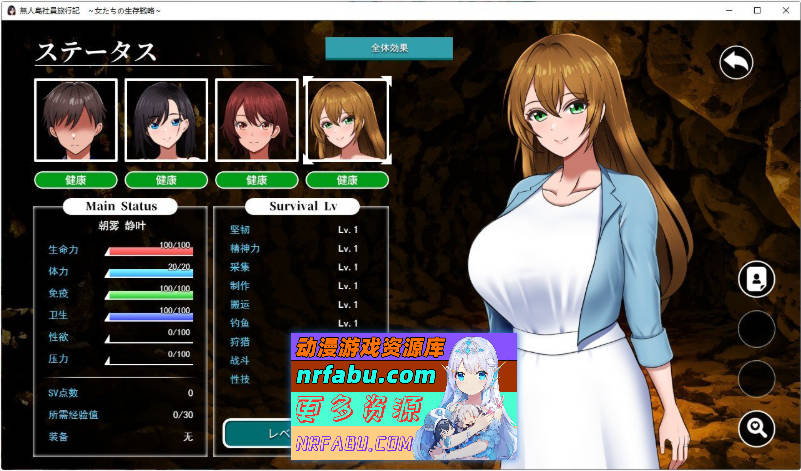The width and height of the screenshot is (801, 471).
Task: Activate the magnifying glass zoom icon
Action: pos(756,429)
